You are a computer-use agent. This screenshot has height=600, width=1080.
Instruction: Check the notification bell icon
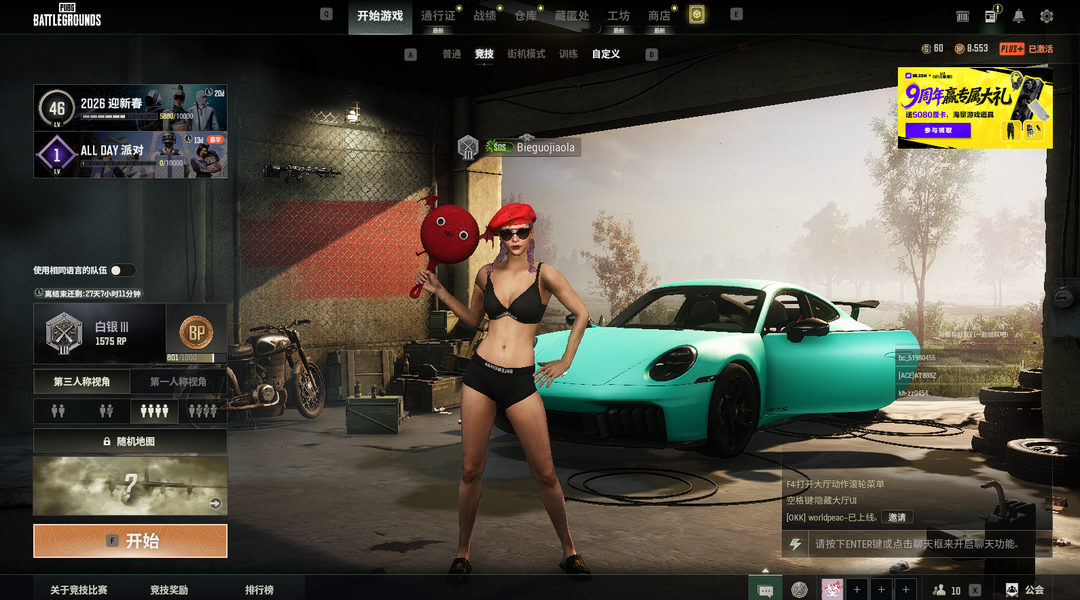[1018, 16]
